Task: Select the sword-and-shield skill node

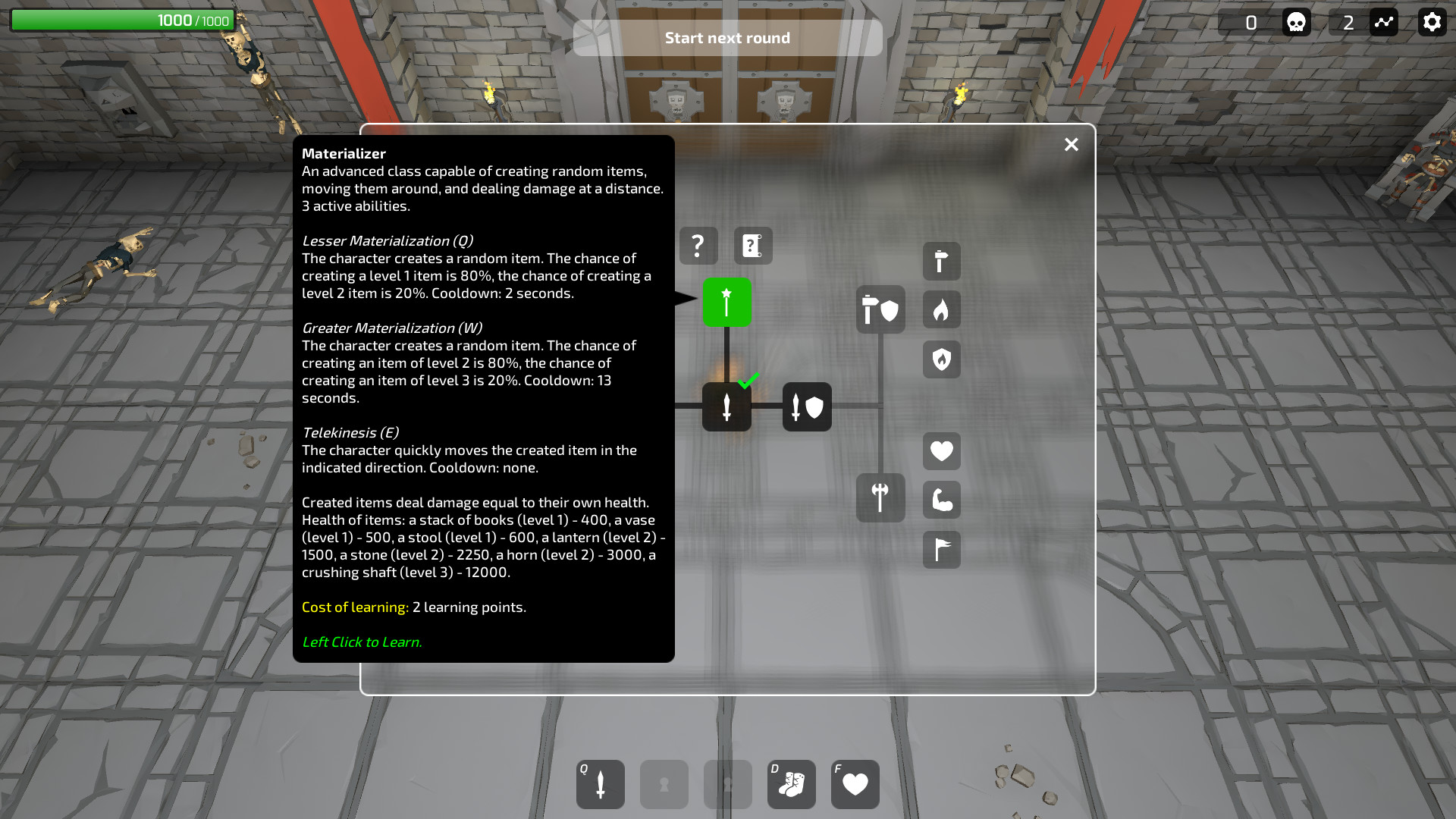Action: coord(807,407)
